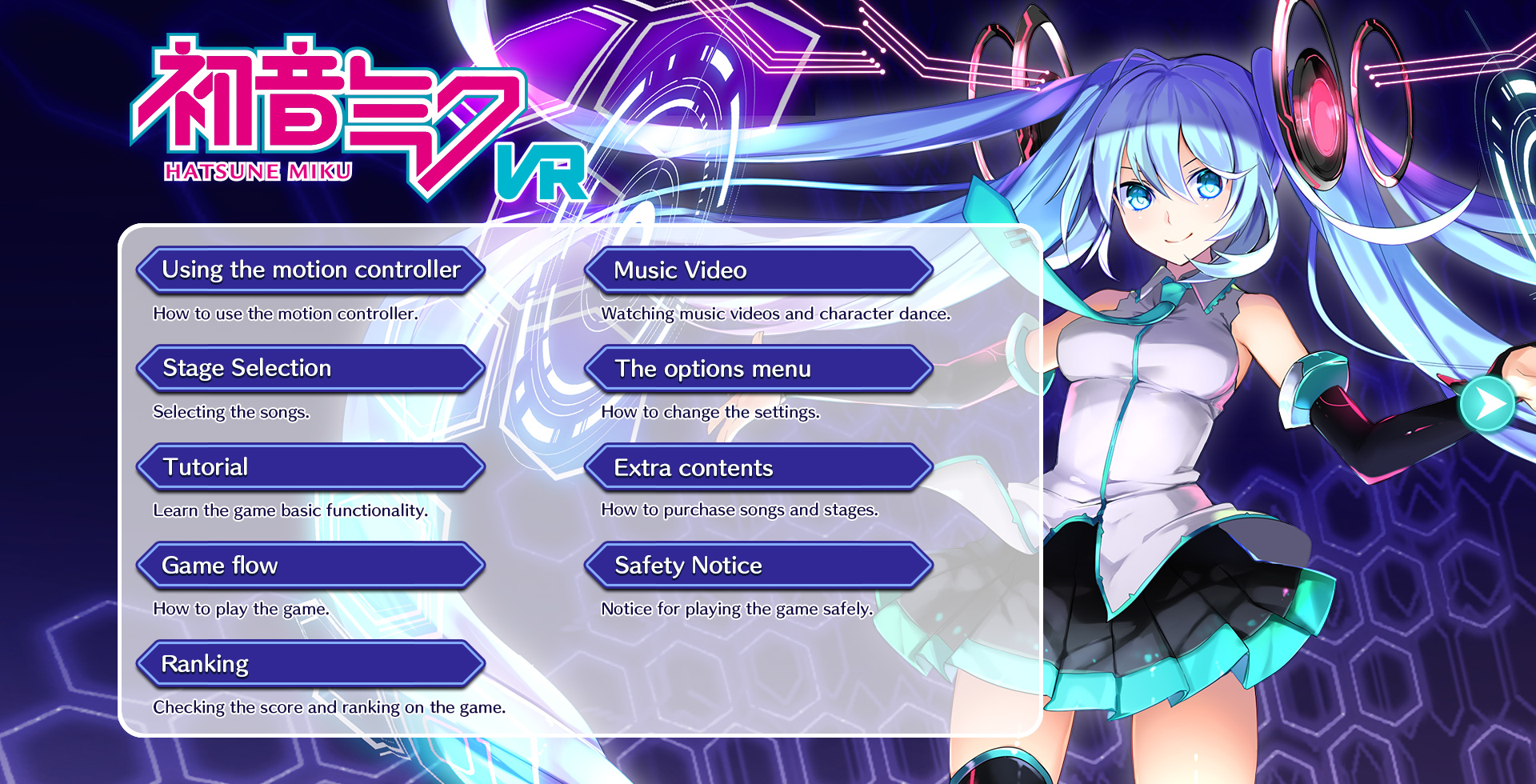Open 'Using the motion controller' section
Image resolution: width=1536 pixels, height=784 pixels.
coord(310,270)
